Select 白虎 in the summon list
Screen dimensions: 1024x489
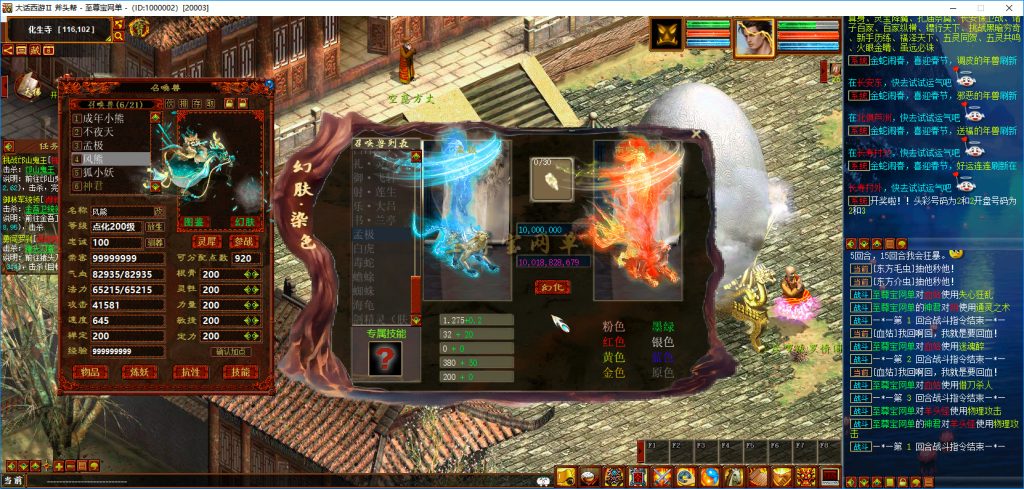point(363,247)
